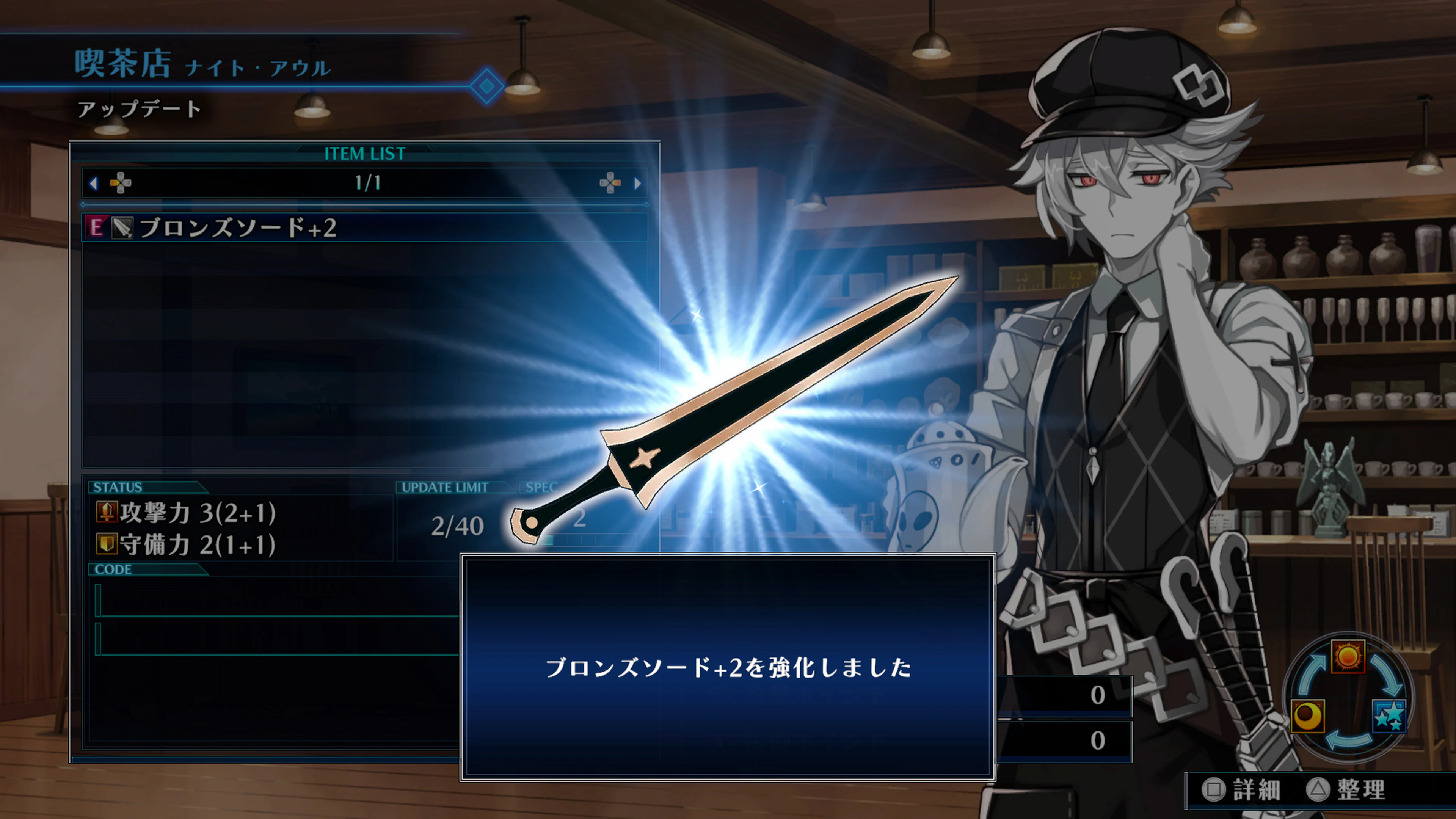Select the sun phase icon in the cycle wheel
Screen dimensions: 1456x819
click(x=1348, y=657)
